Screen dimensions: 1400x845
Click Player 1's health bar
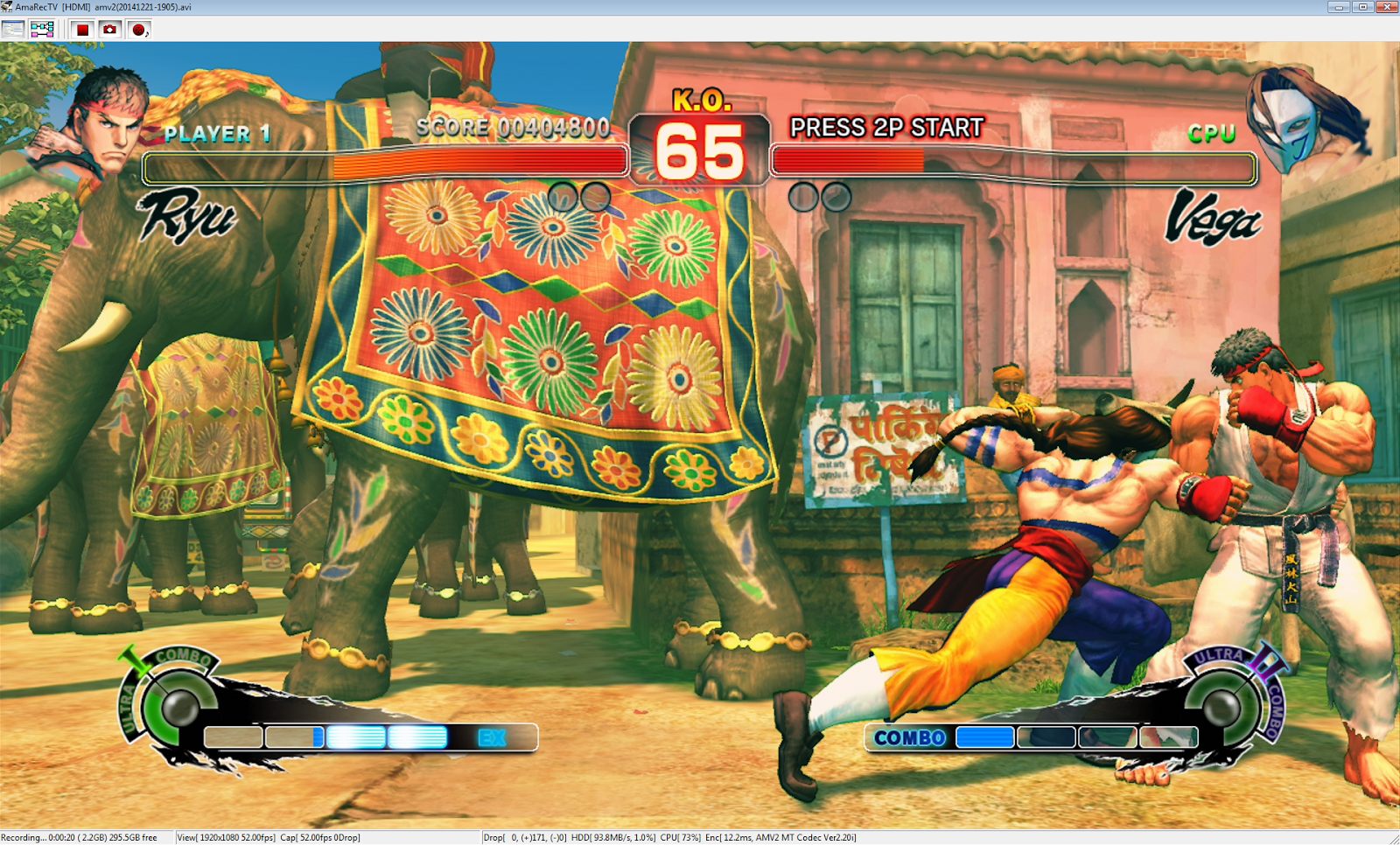pos(385,164)
